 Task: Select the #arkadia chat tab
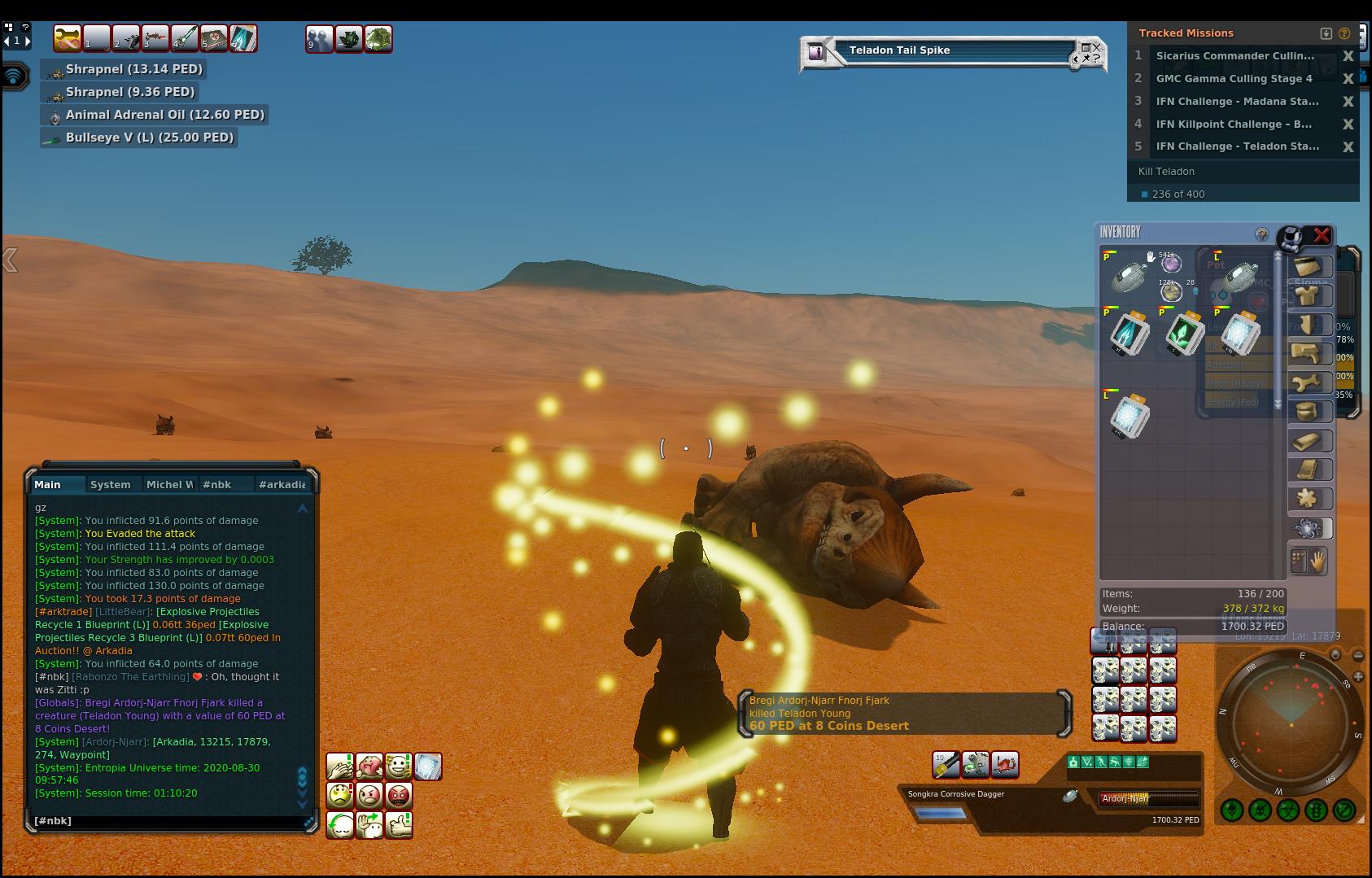click(282, 484)
